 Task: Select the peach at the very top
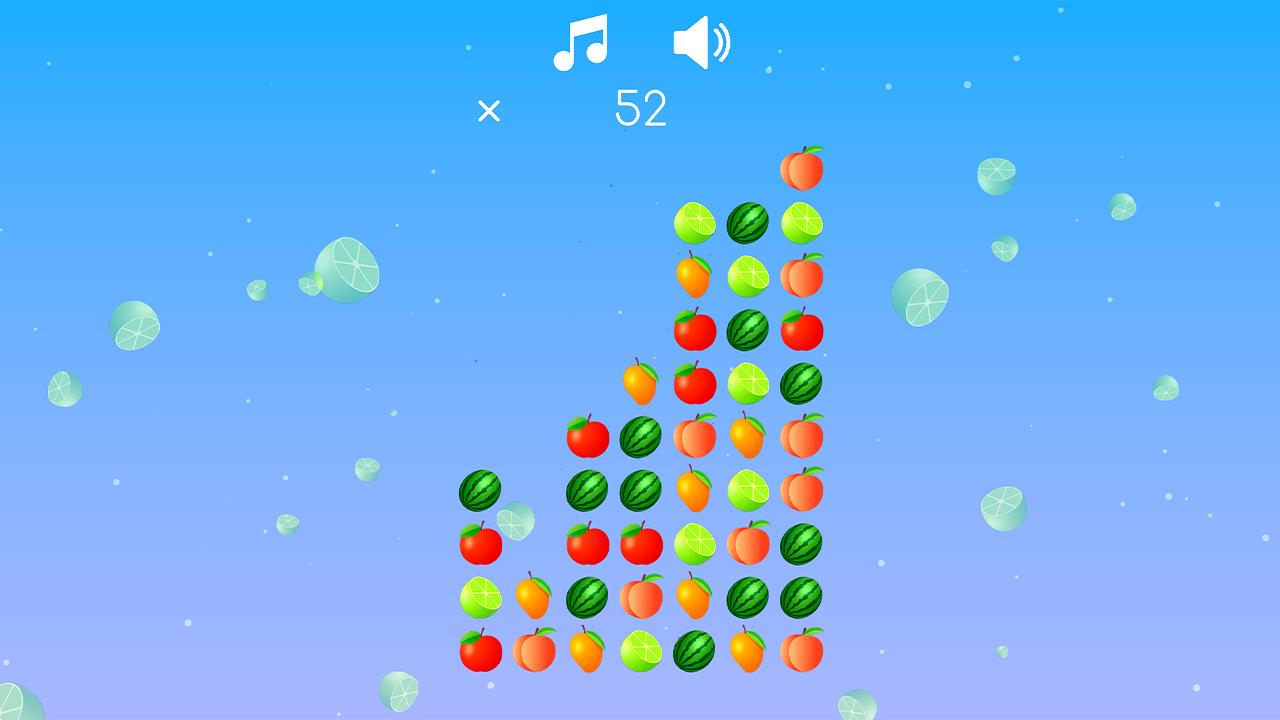point(801,166)
